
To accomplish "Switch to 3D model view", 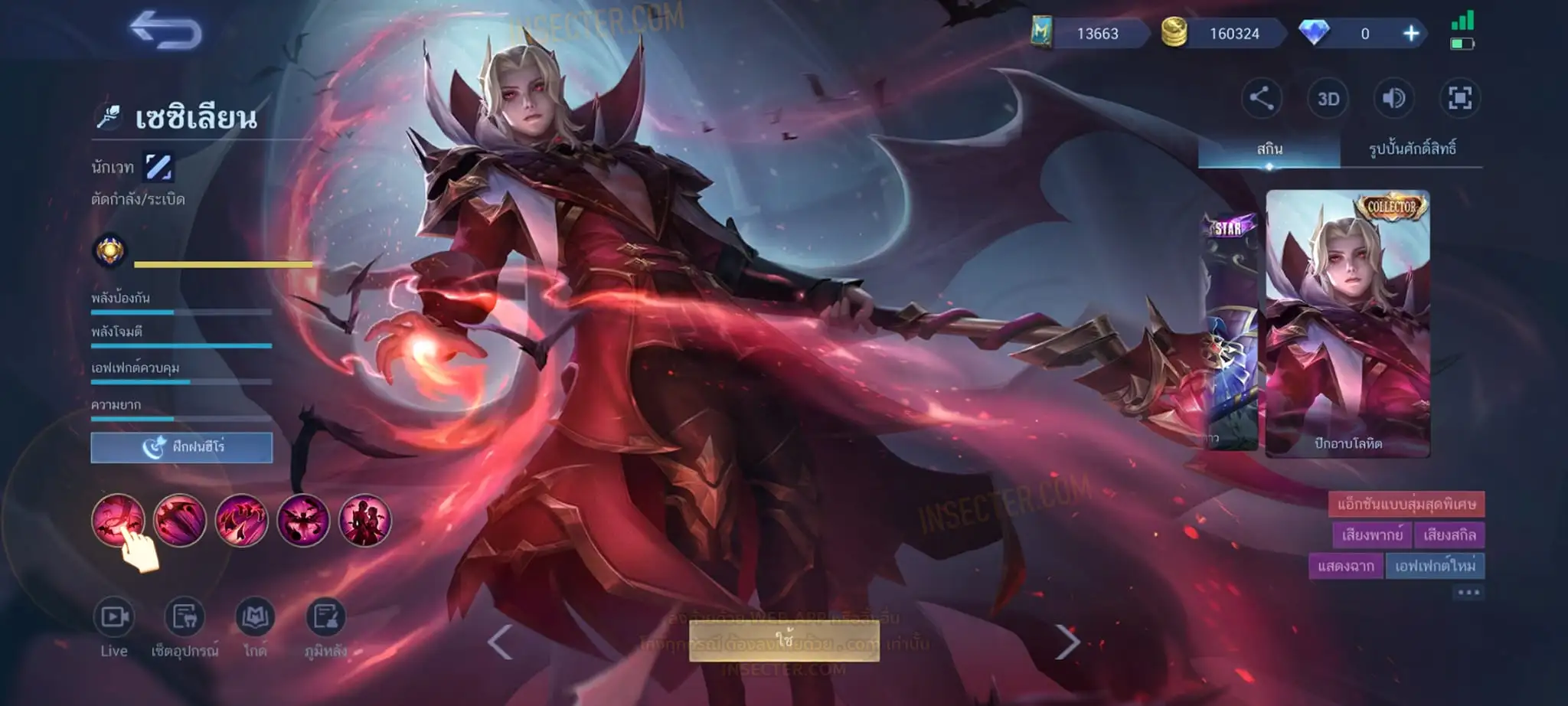I will [x=1328, y=99].
